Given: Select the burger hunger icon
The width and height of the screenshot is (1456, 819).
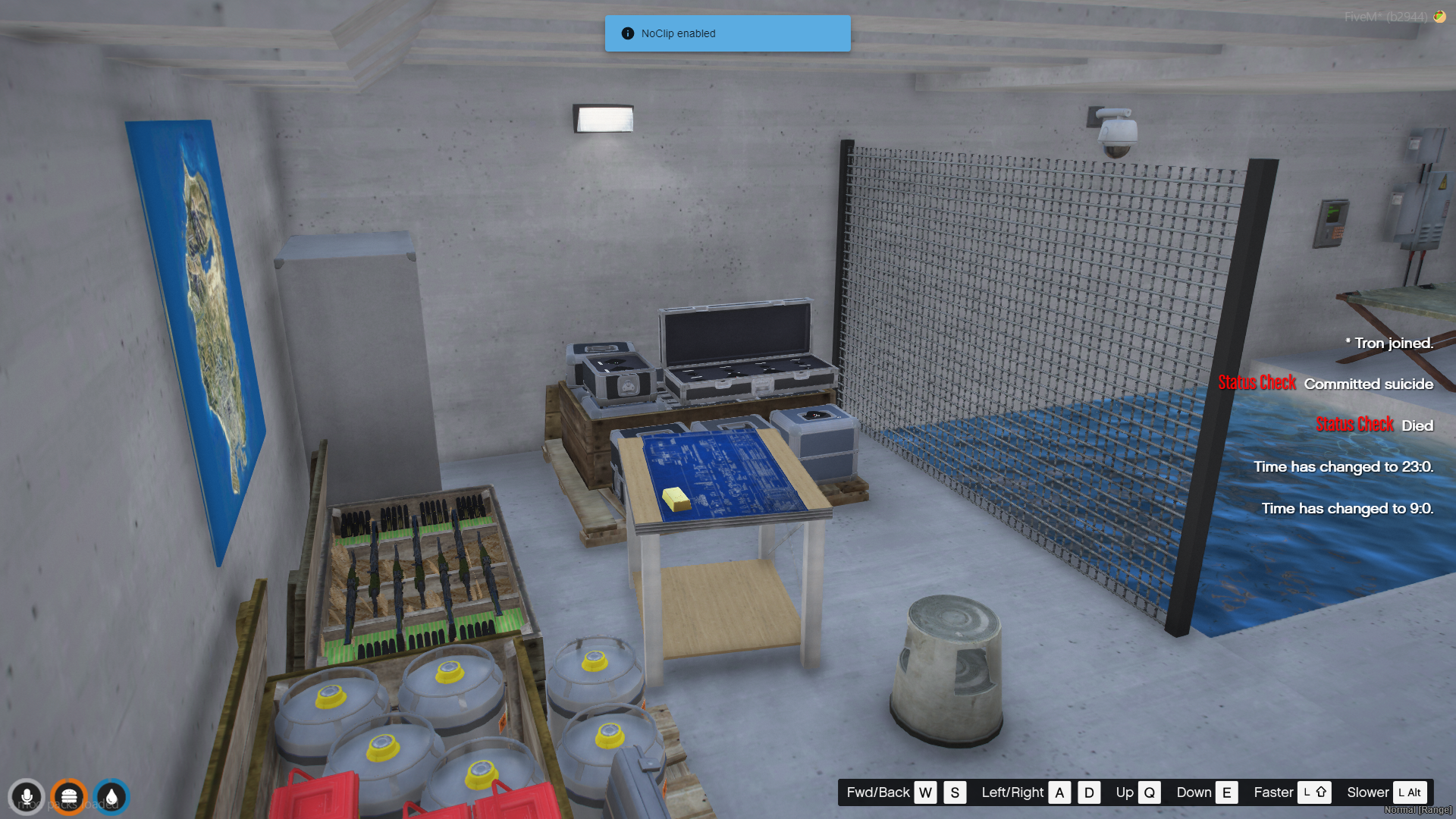Looking at the screenshot, I should click(x=69, y=797).
